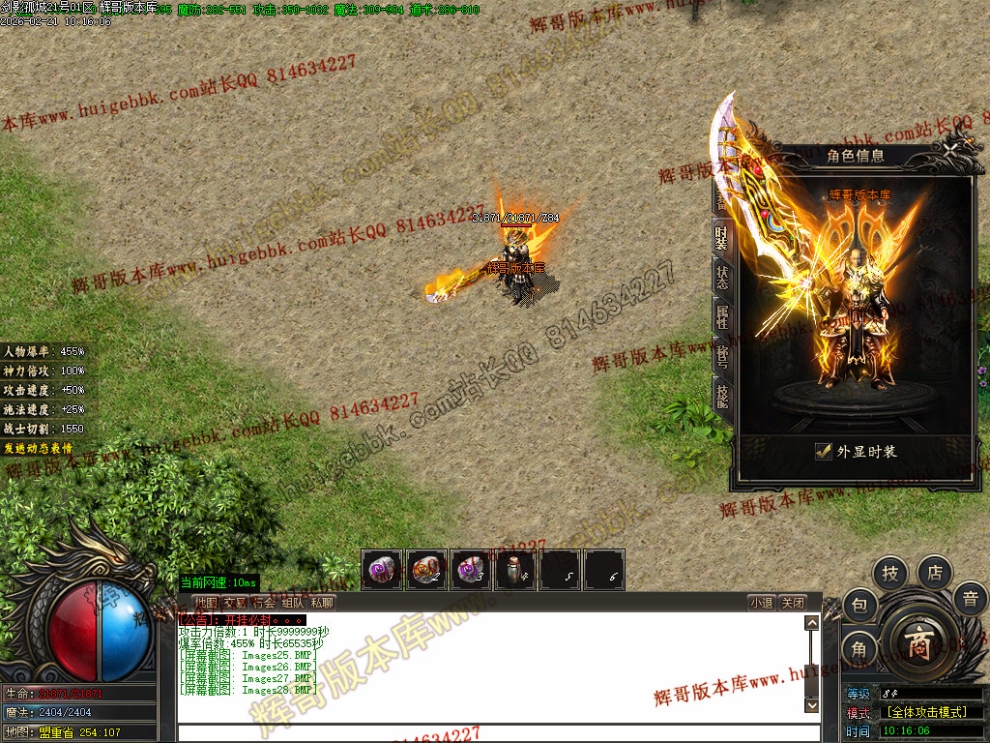The width and height of the screenshot is (990, 743).
Task: Show the 属性 attributes tab
Action: pyautogui.click(x=721, y=317)
